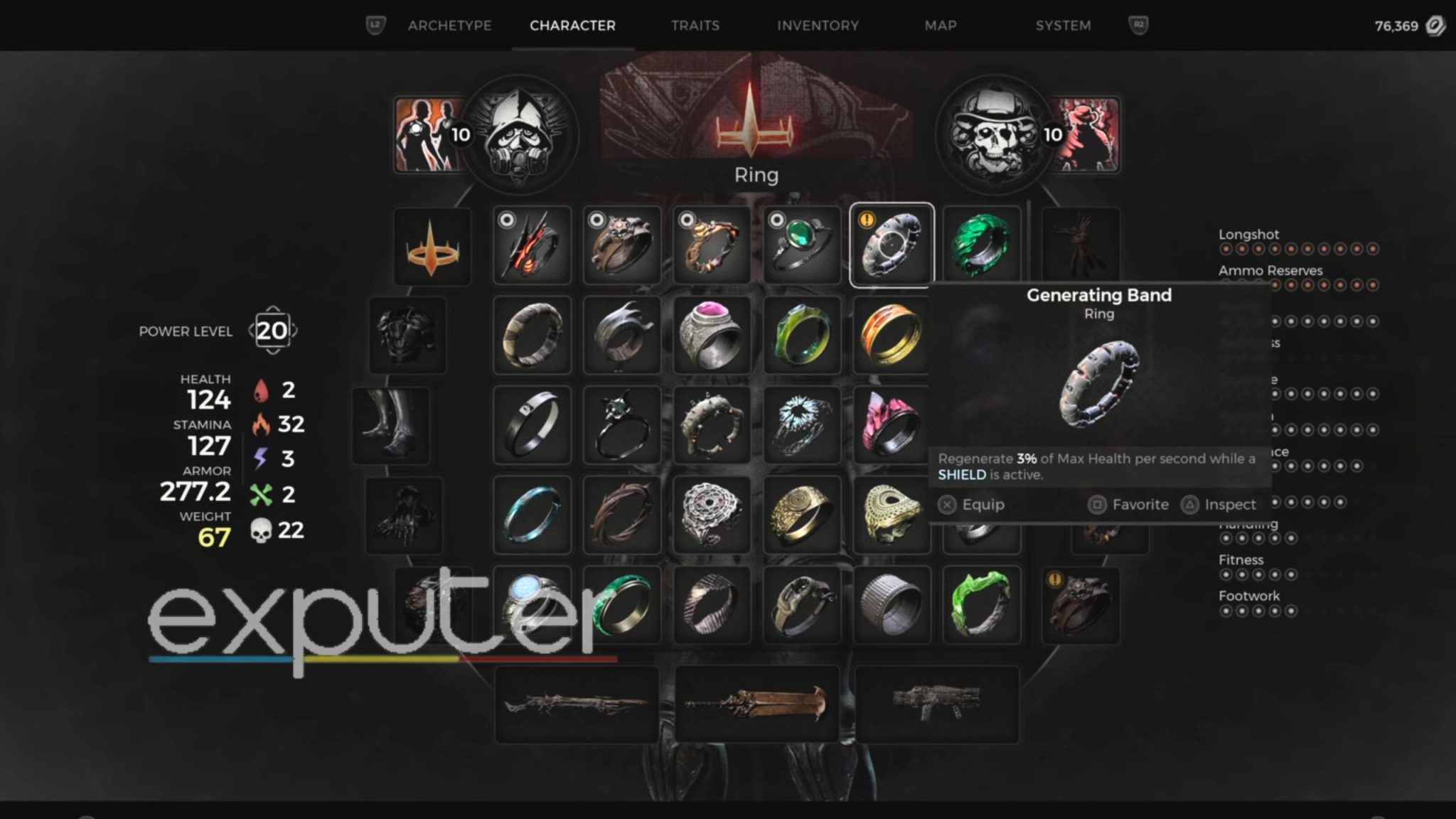This screenshot has height=819, width=1456.
Task: Choose the gas mask hooded archetype emblem
Action: [520, 135]
